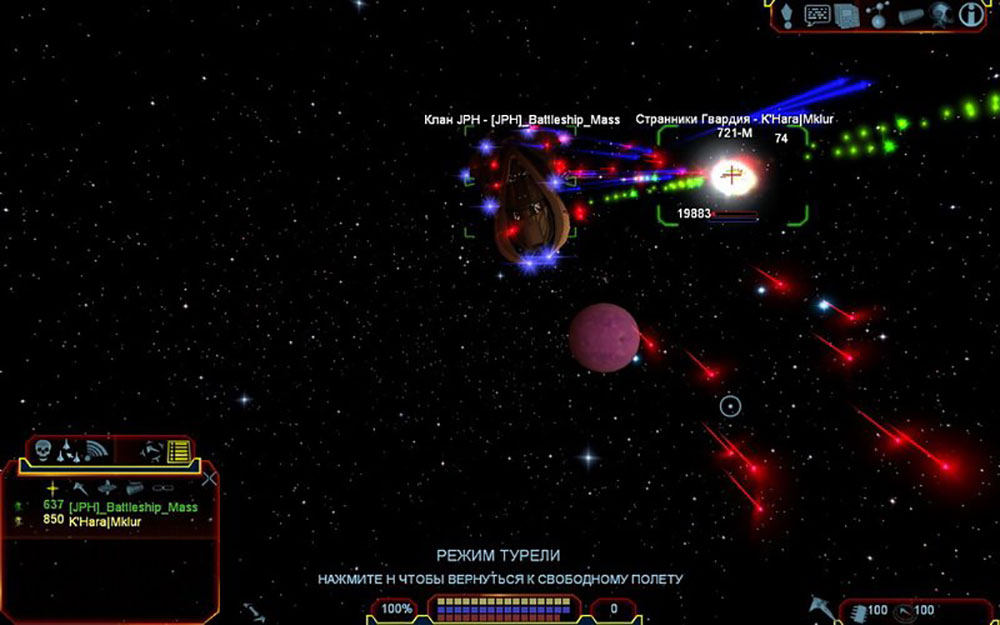Image resolution: width=1000 pixels, height=625 pixels.
Task: Switch to the skull hostile contacts tab
Action: [43, 451]
